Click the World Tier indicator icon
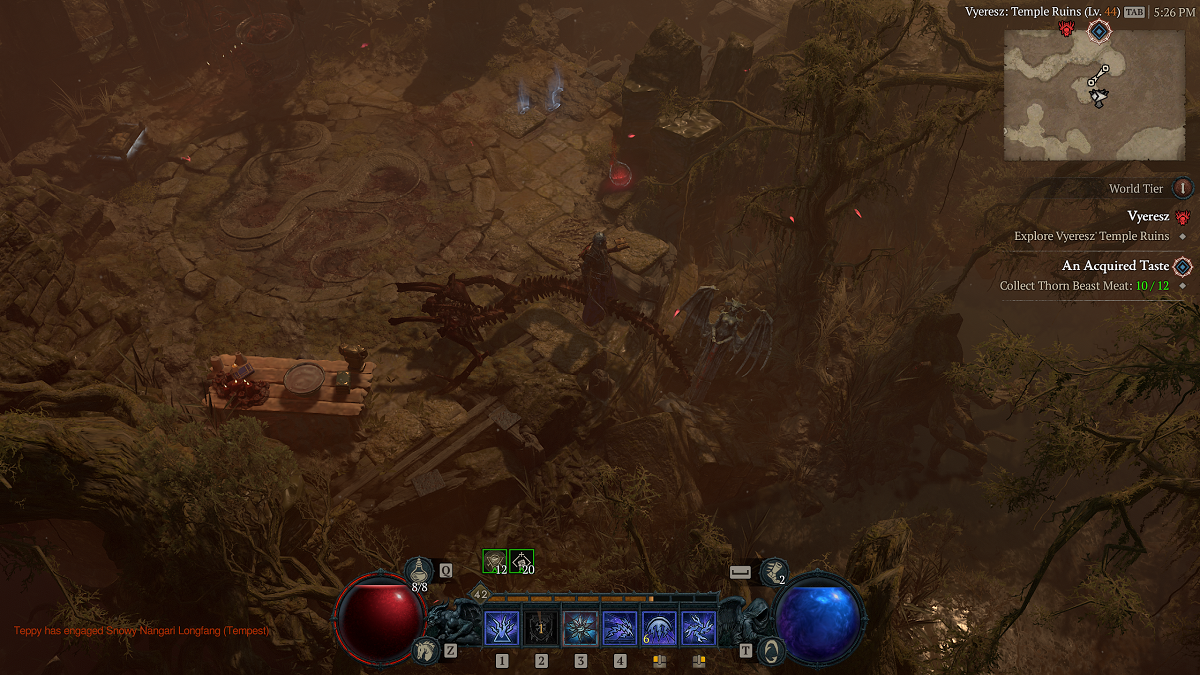The height and width of the screenshot is (675, 1200). pyautogui.click(x=1183, y=188)
